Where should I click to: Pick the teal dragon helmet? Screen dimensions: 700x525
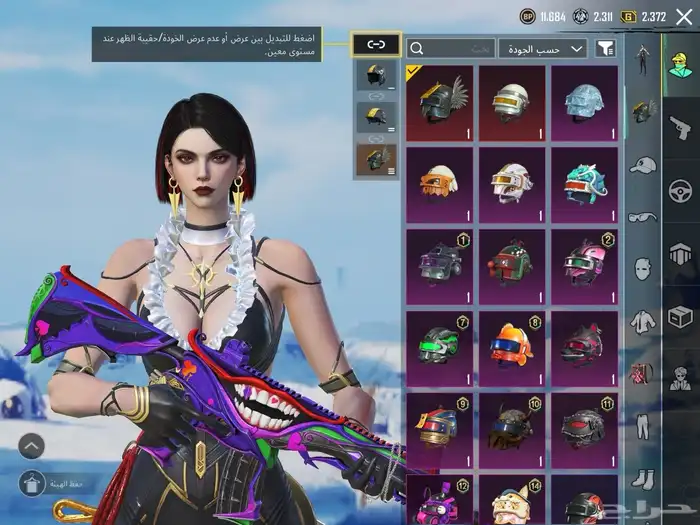pos(584,184)
